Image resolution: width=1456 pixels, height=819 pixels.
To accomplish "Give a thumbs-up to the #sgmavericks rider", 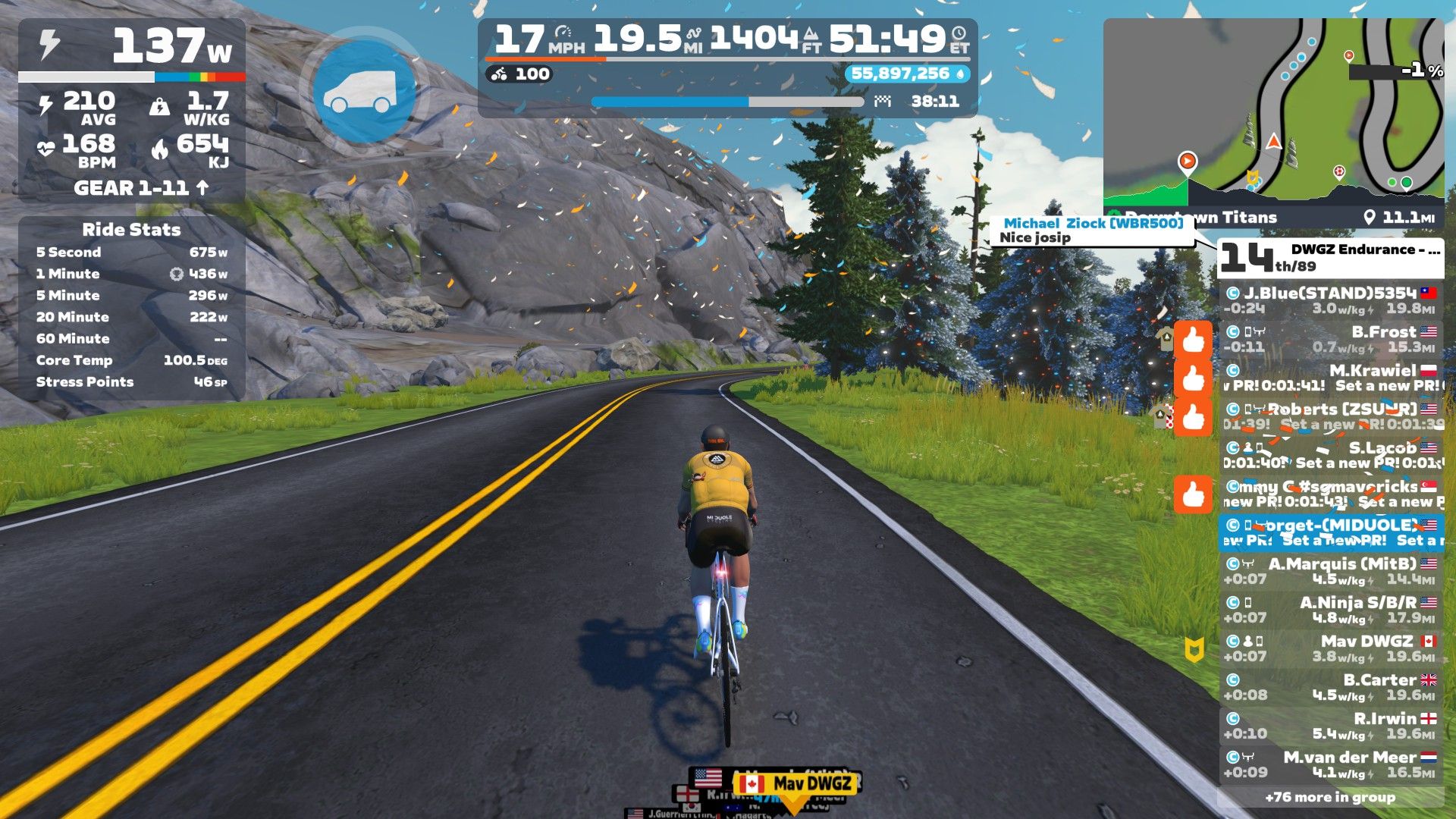I will 1193,494.
